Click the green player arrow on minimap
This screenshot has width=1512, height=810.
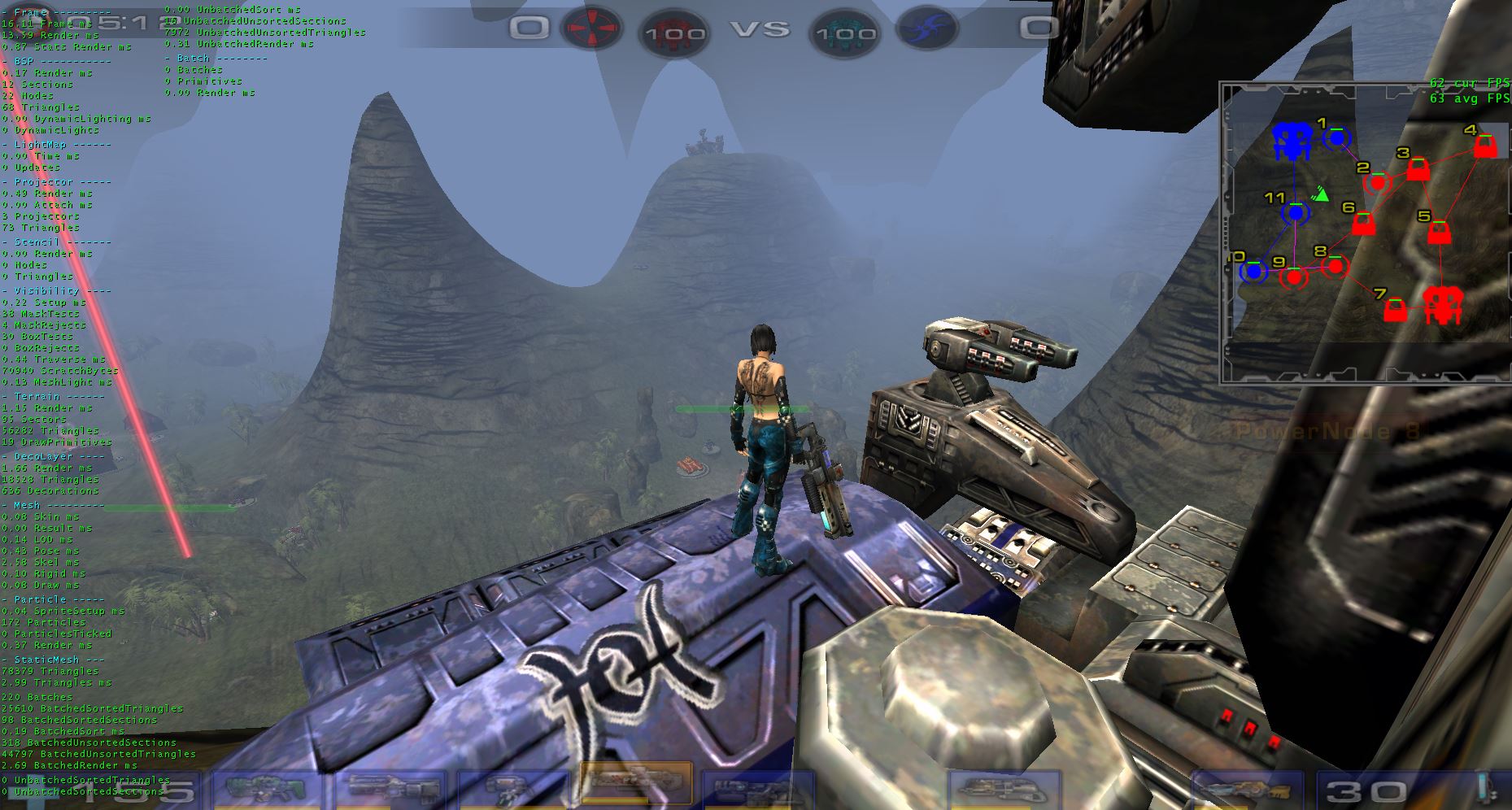point(1322,194)
